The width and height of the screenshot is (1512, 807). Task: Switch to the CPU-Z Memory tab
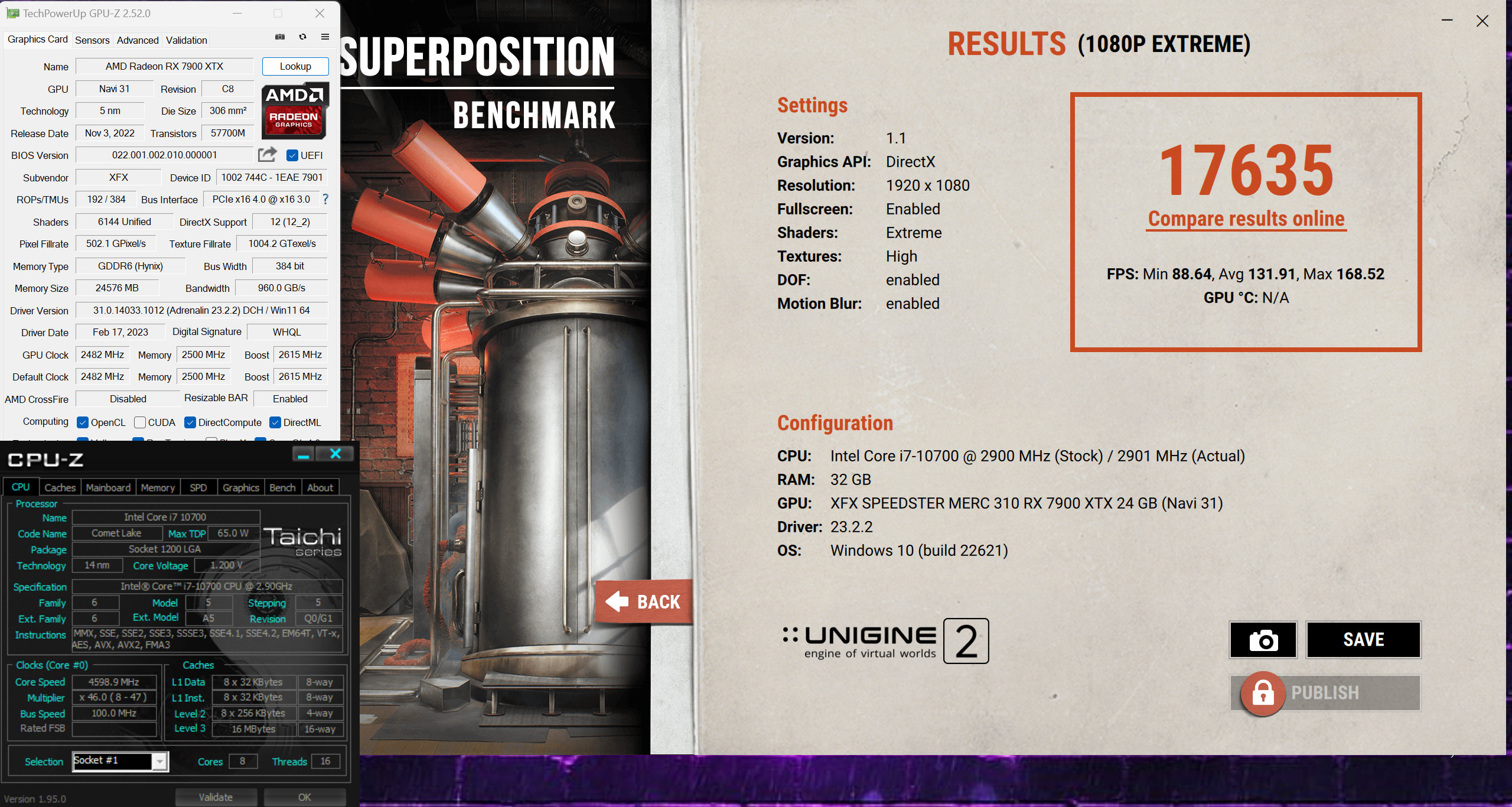[158, 487]
